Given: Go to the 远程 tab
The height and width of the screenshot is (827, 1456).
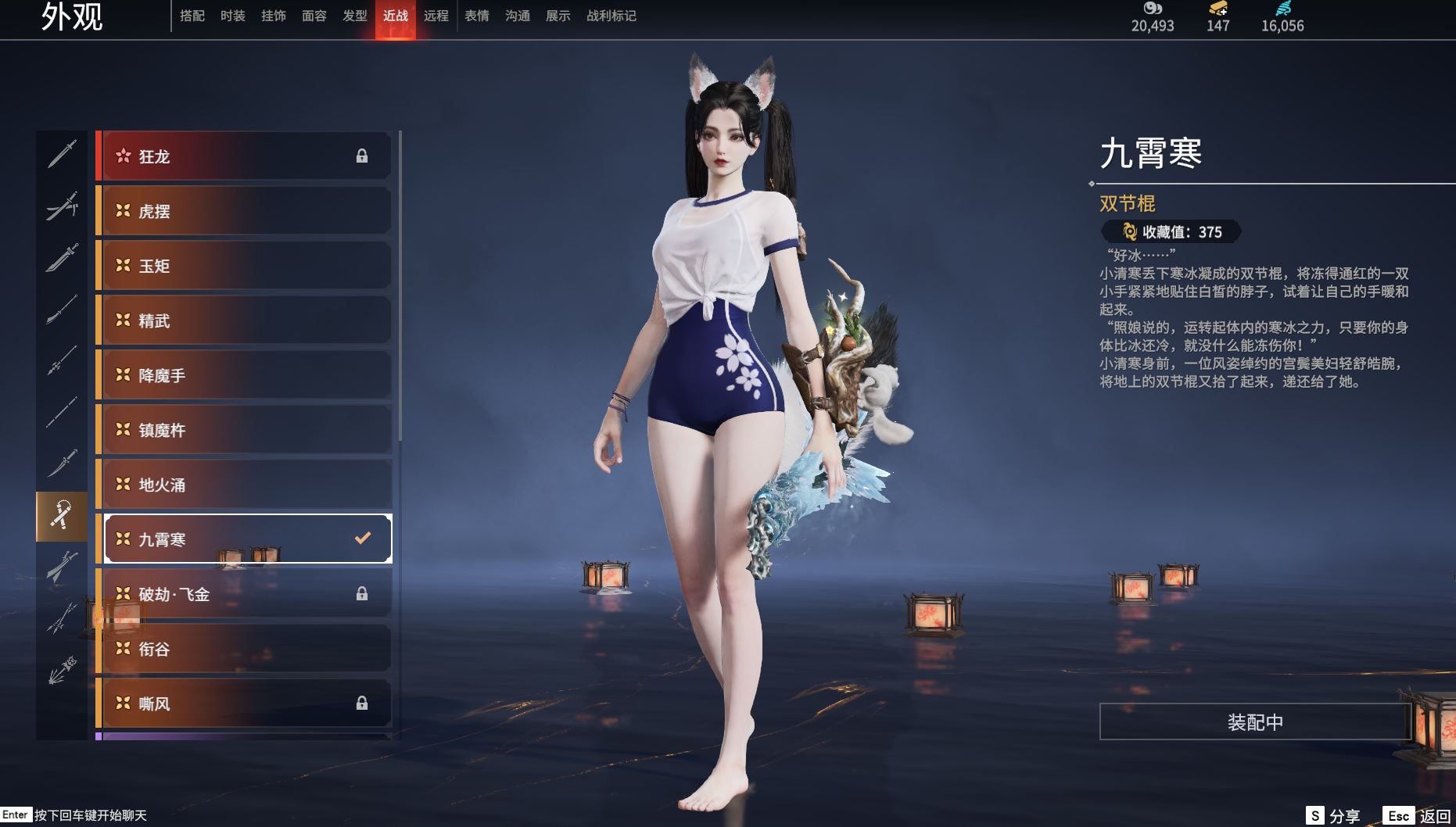Looking at the screenshot, I should click(436, 16).
